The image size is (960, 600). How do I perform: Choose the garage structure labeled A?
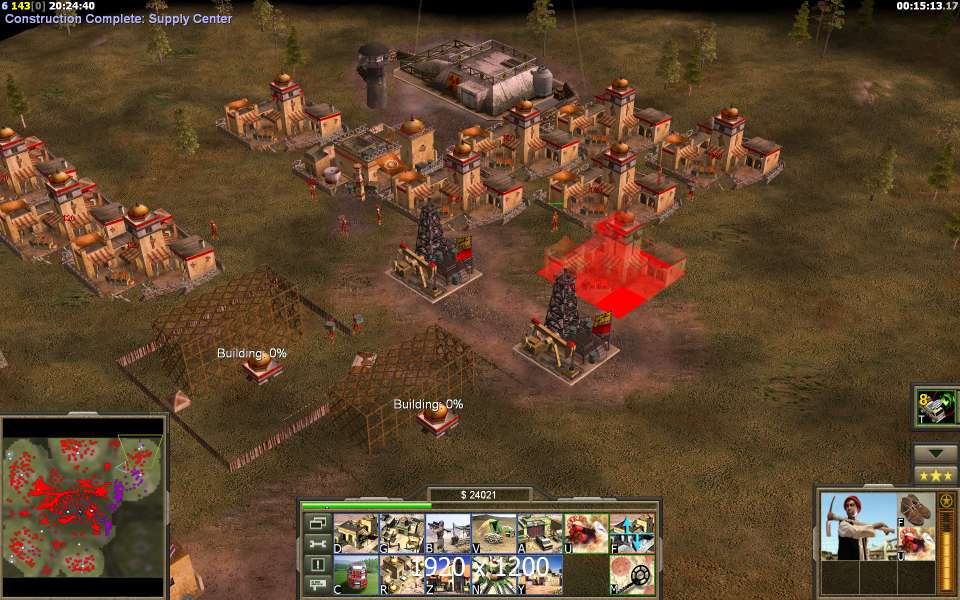coord(539,533)
